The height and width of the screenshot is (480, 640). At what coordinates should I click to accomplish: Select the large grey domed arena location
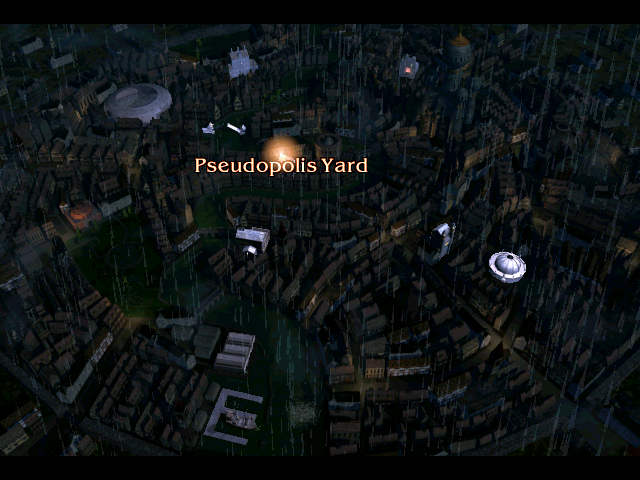(138, 102)
